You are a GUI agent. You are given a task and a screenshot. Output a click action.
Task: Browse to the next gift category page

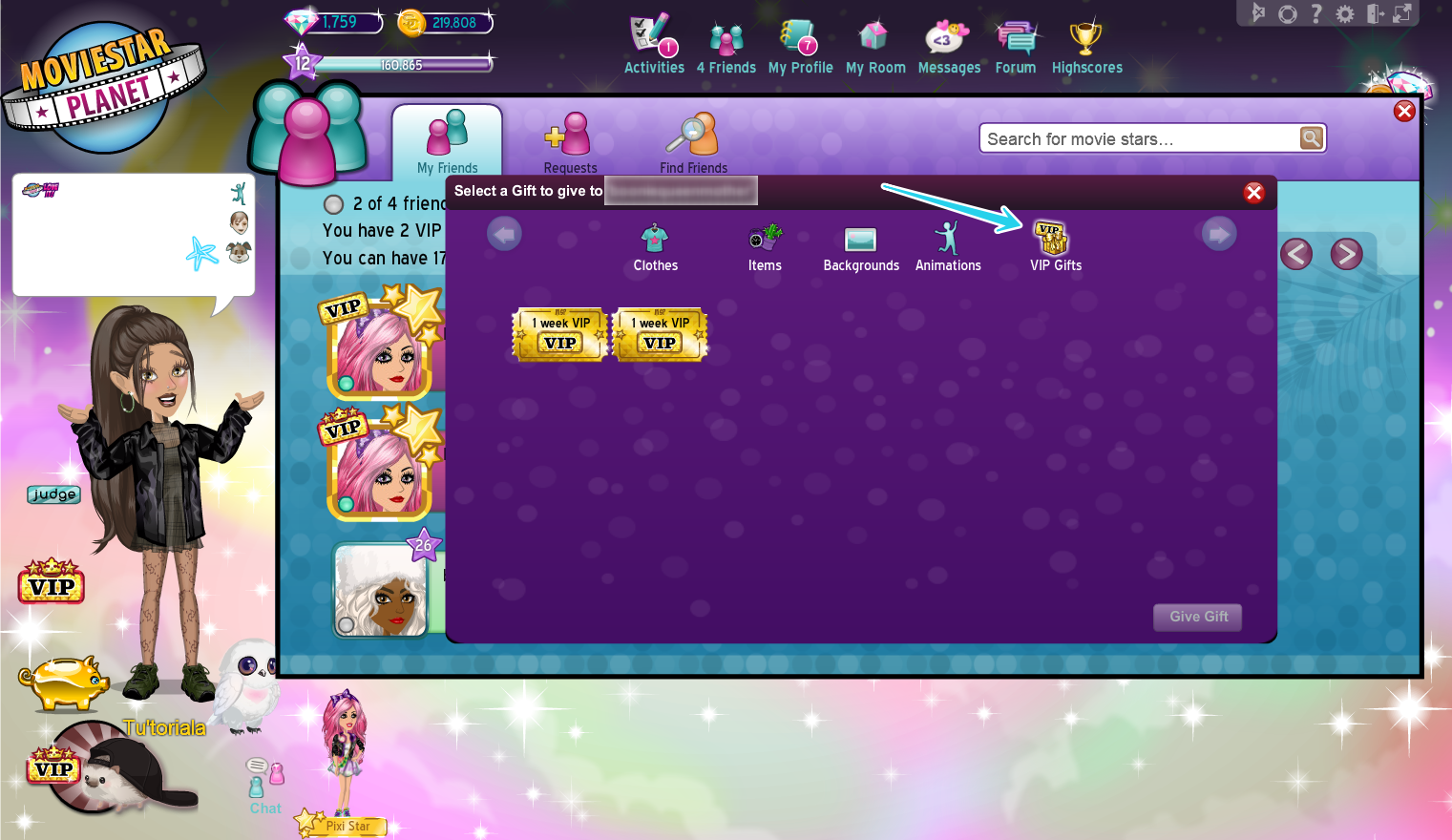click(1218, 233)
